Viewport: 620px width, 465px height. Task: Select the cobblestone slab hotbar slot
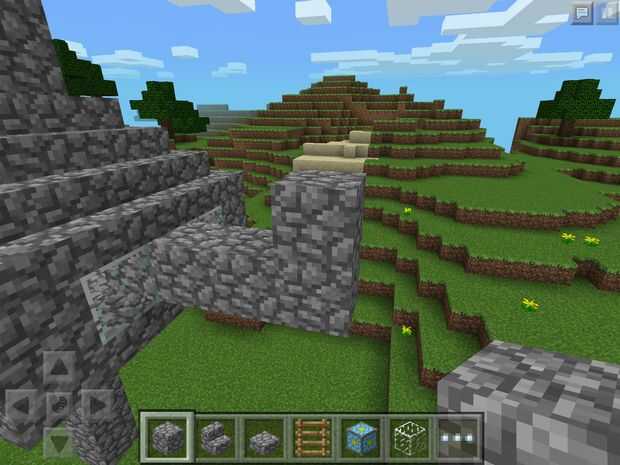pyautogui.click(x=264, y=437)
